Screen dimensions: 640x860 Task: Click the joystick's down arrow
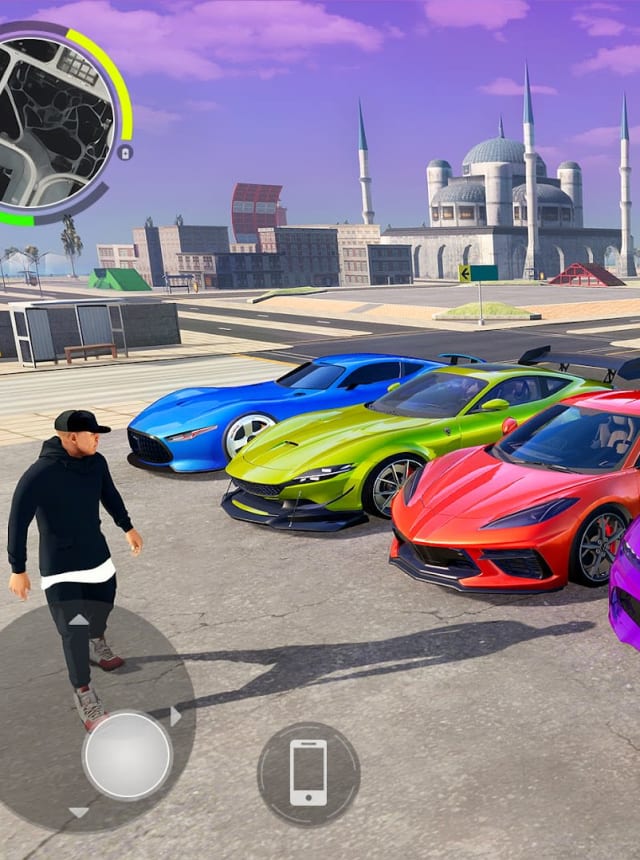click(78, 812)
